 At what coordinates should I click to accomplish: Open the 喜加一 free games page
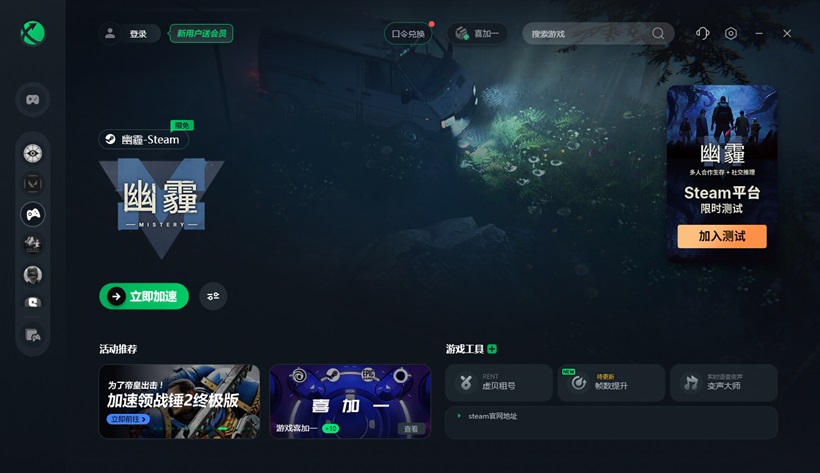478,34
